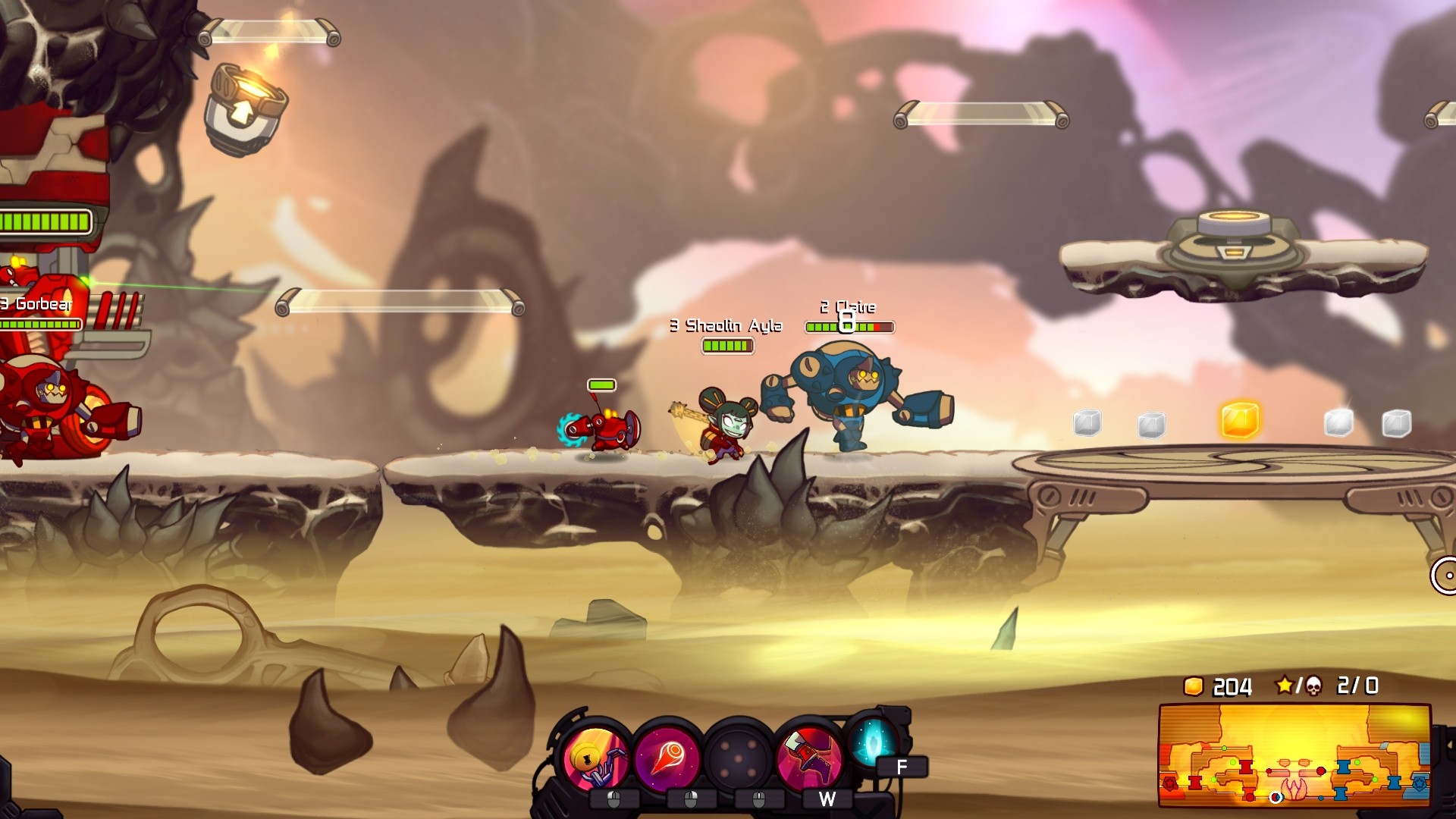Click the F keybind label near the teleporter
1456x819 pixels.
tap(901, 767)
